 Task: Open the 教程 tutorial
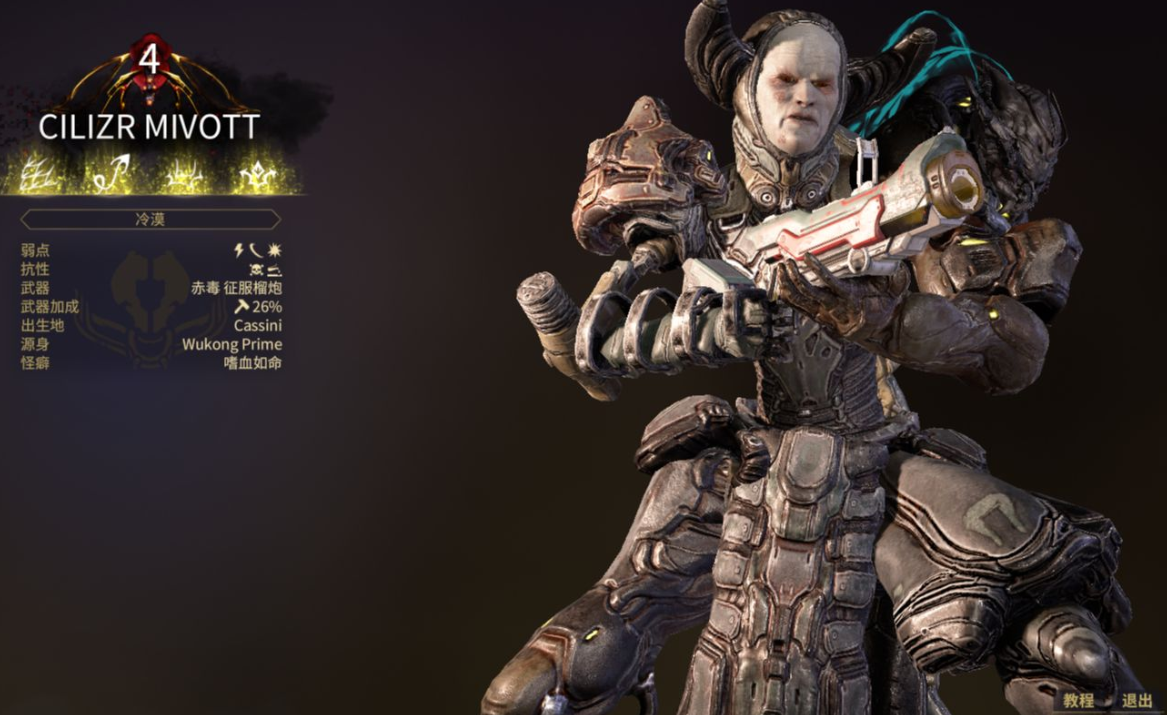click(x=1078, y=701)
